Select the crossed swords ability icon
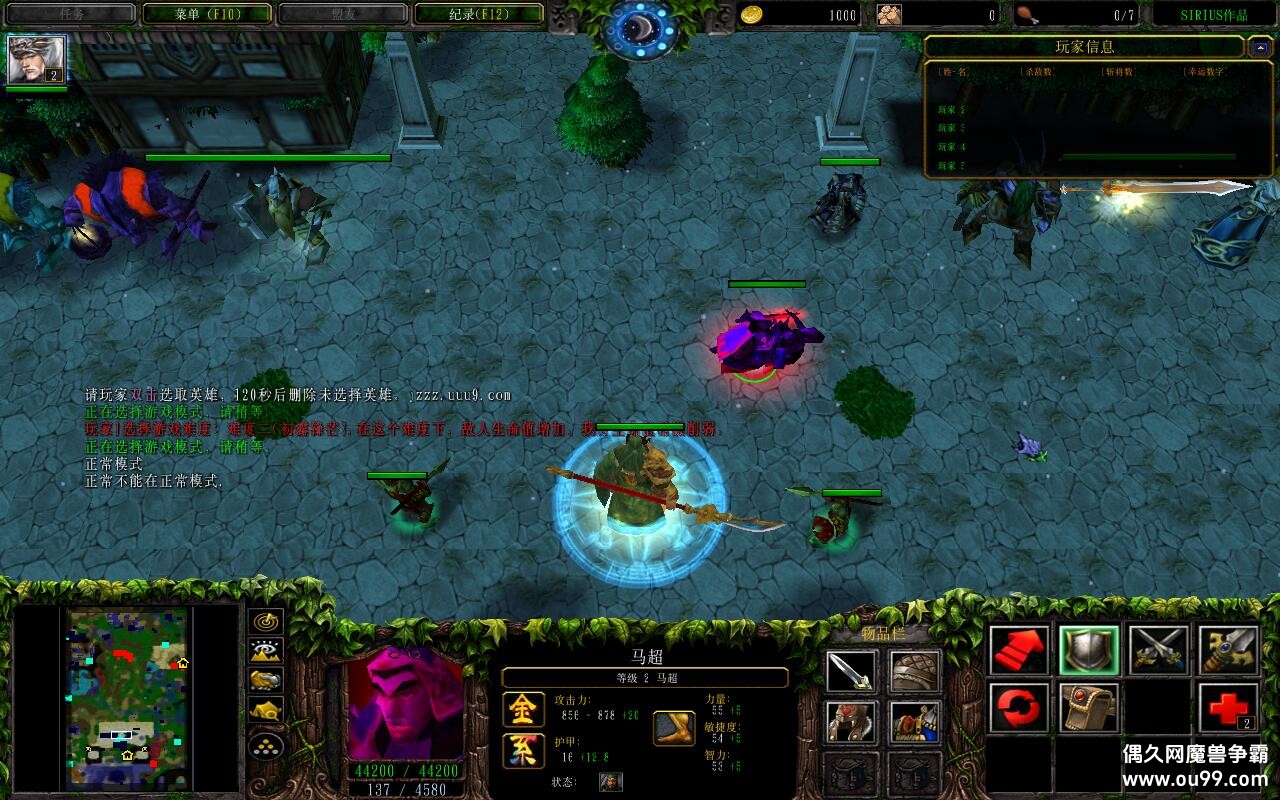Image resolution: width=1280 pixels, height=800 pixels. pos(1158,650)
